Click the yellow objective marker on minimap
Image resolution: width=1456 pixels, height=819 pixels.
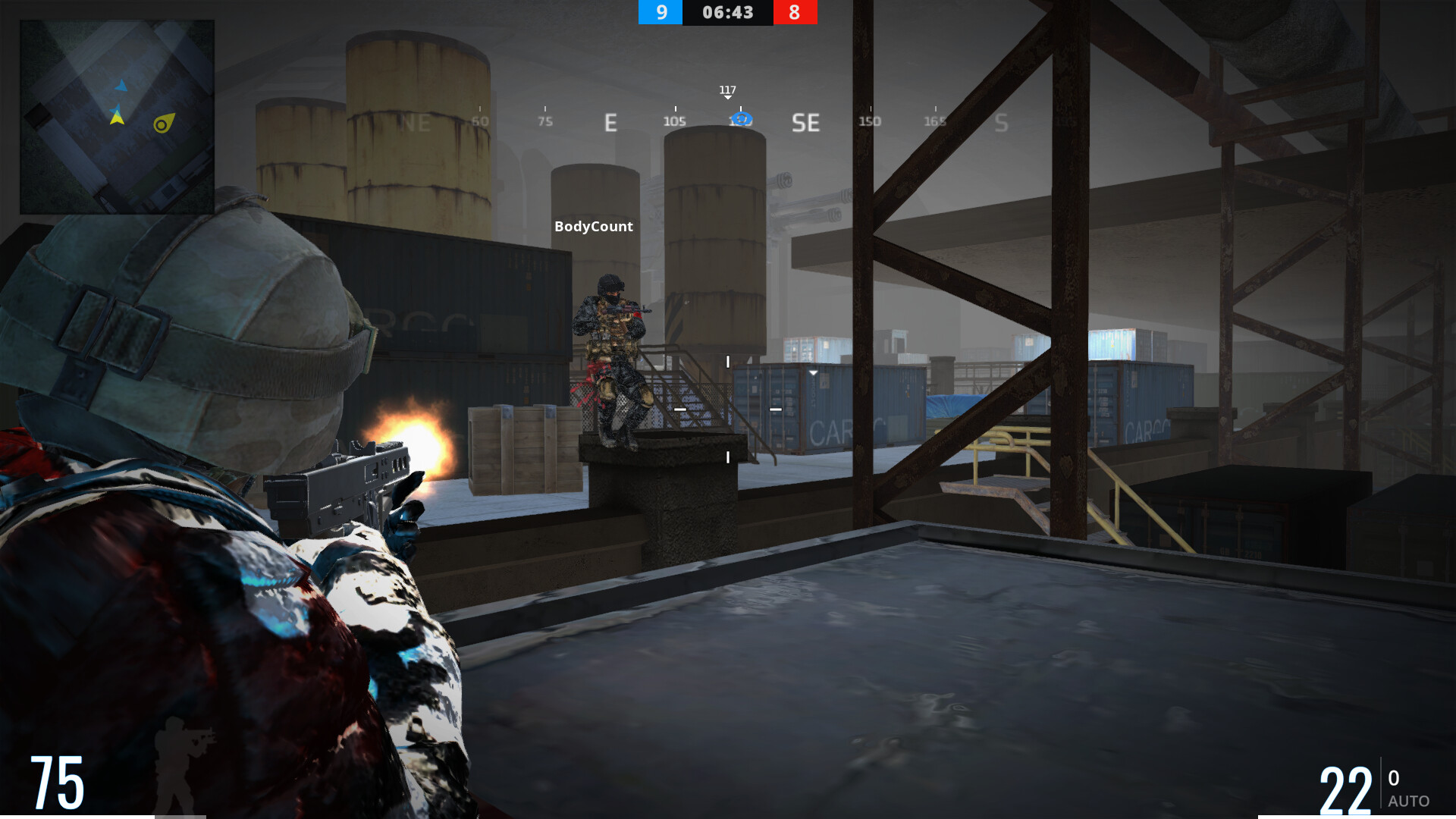pos(161,124)
